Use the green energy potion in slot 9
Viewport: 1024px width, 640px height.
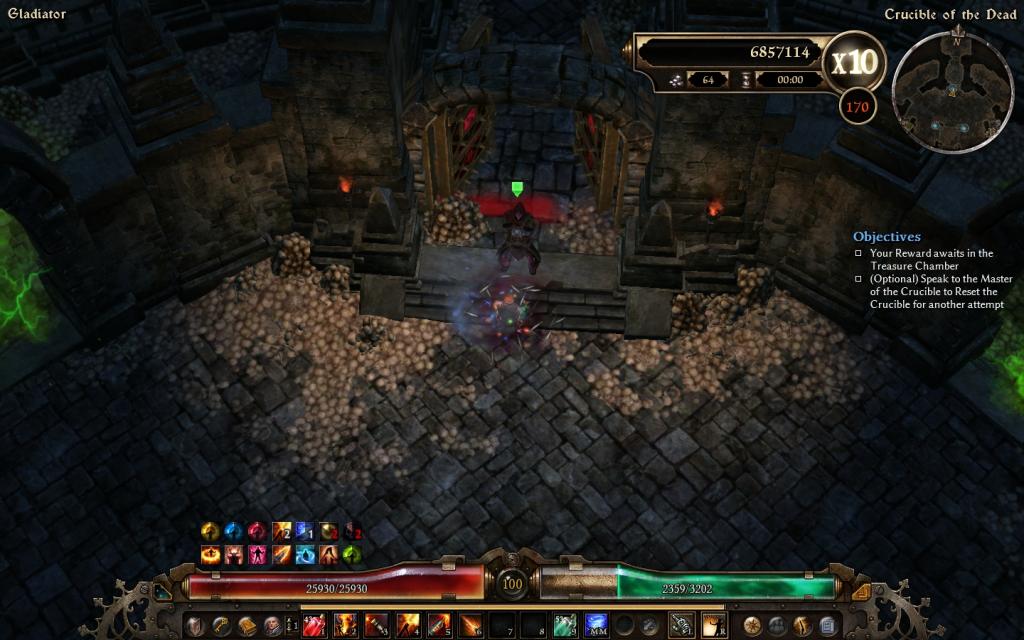565,626
